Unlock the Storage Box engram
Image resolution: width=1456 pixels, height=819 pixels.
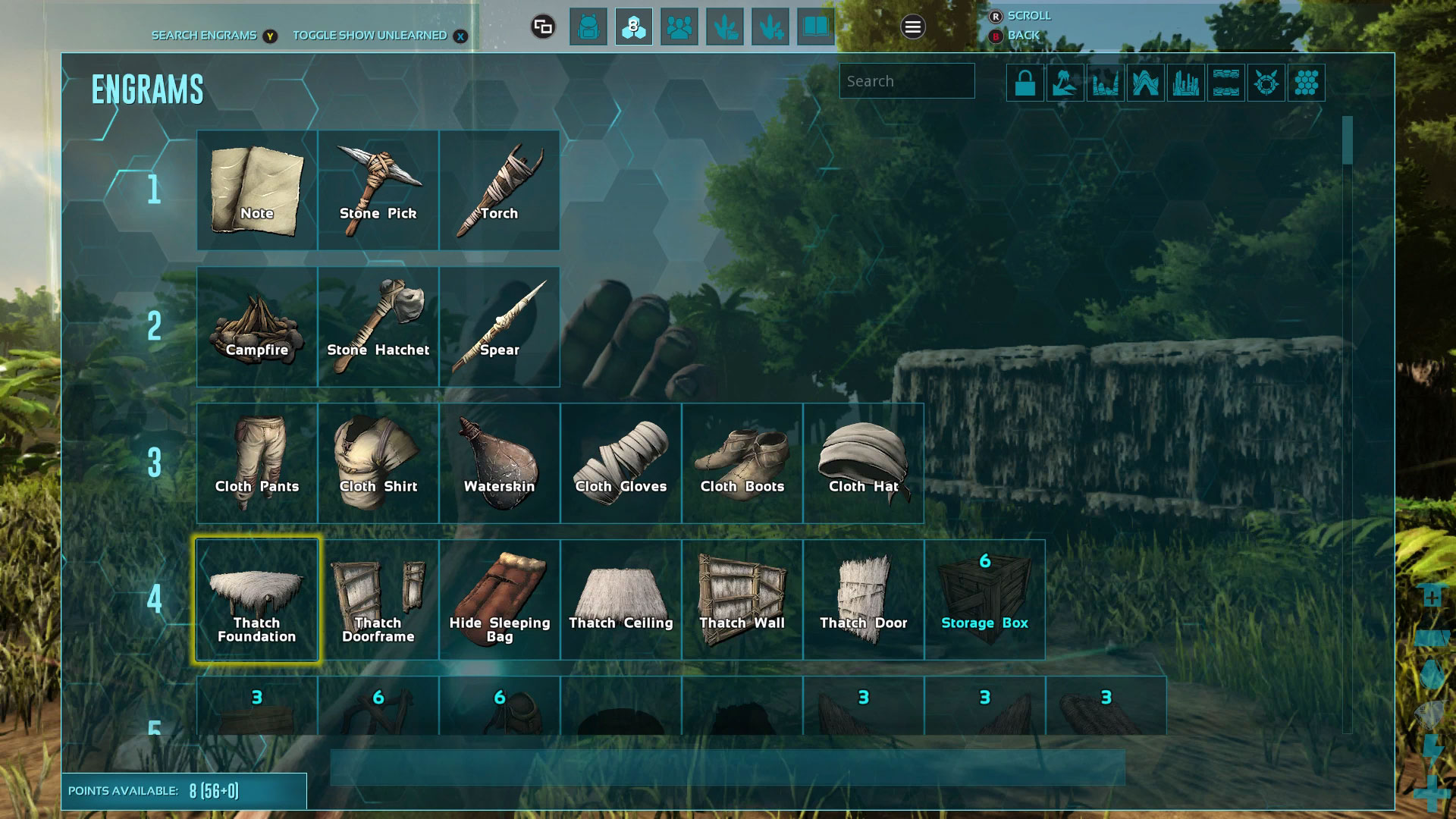[x=984, y=599]
